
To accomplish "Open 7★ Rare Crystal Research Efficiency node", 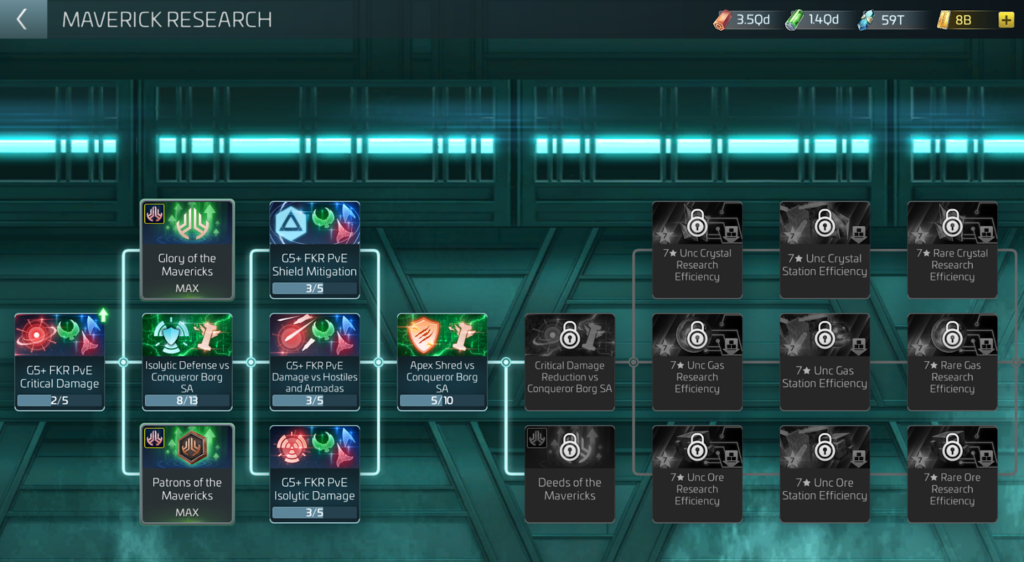I will point(952,249).
